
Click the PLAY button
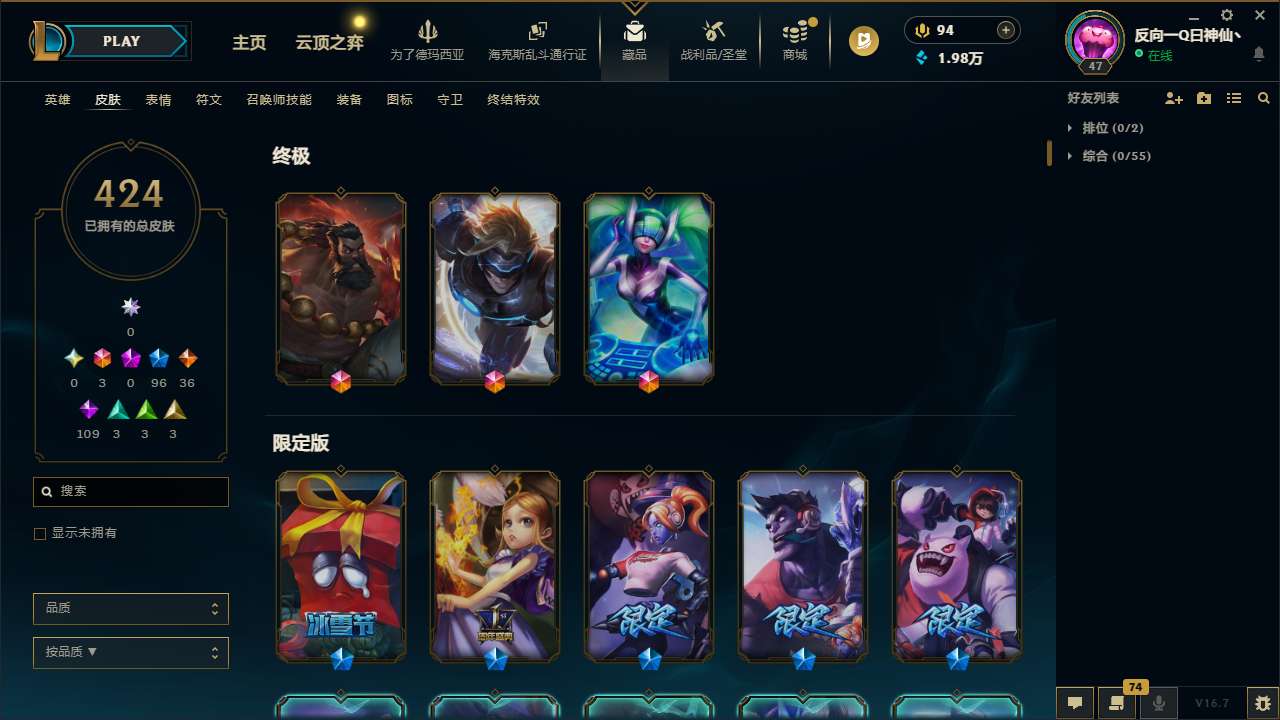pyautogui.click(x=120, y=41)
